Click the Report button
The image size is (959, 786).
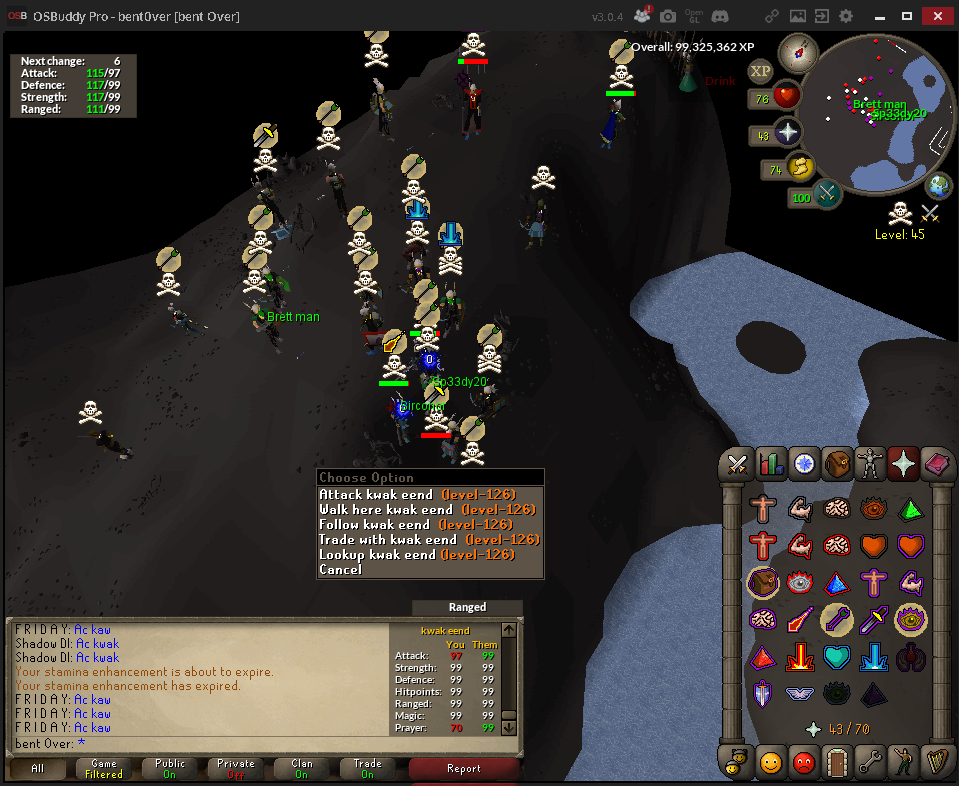click(463, 769)
